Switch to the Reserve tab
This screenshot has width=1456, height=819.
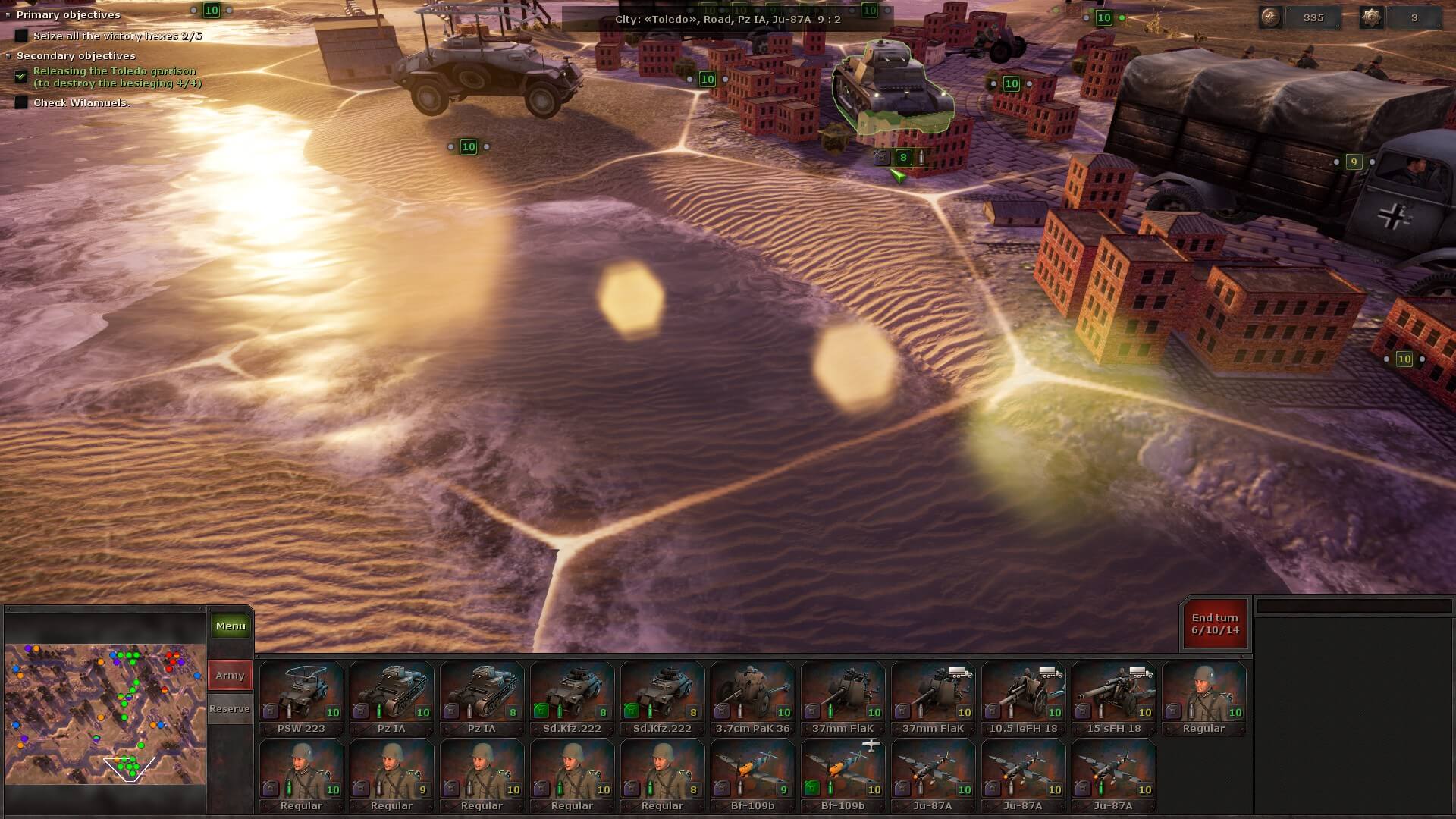(x=230, y=708)
